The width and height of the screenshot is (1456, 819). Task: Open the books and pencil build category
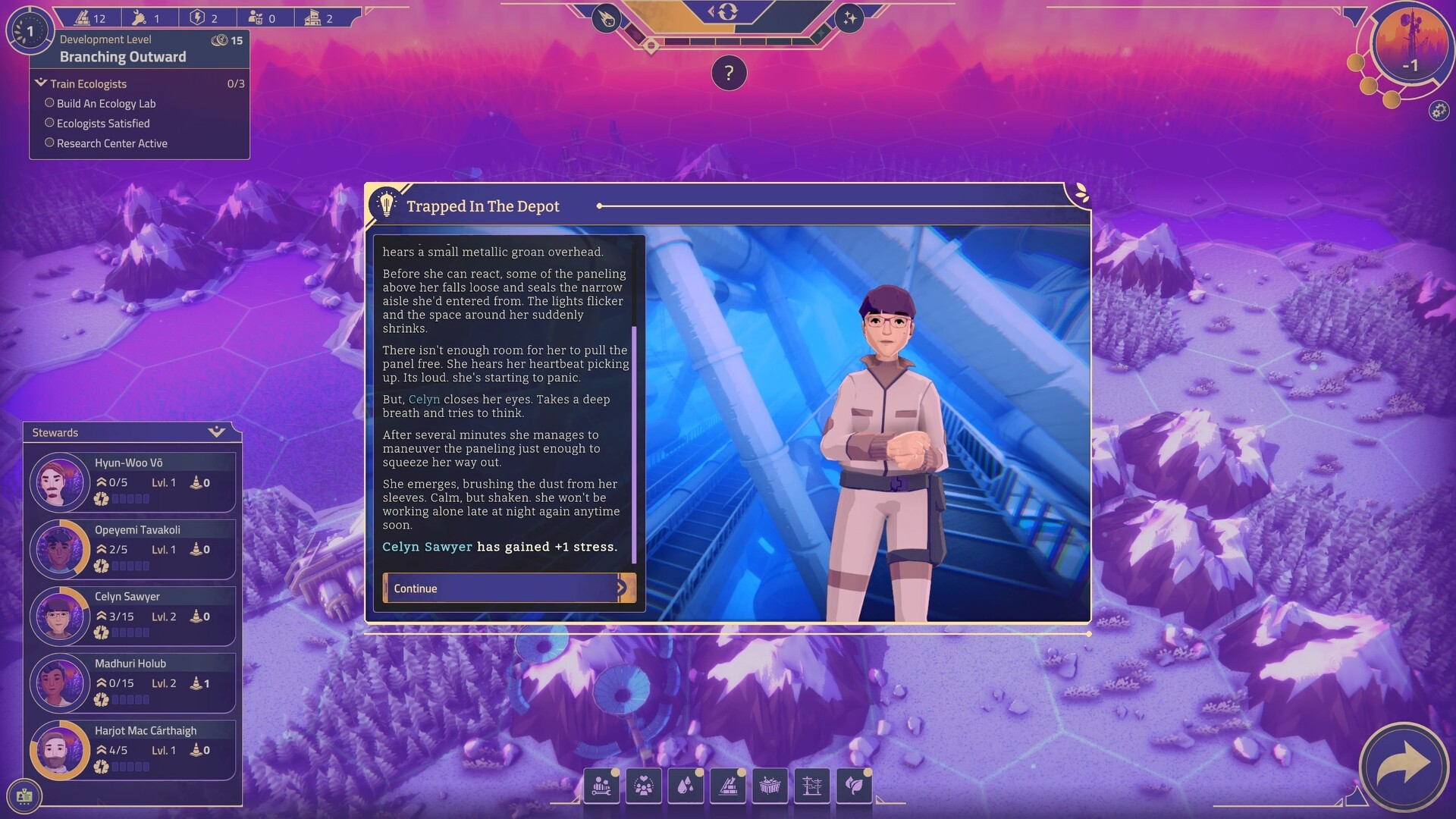point(728,786)
